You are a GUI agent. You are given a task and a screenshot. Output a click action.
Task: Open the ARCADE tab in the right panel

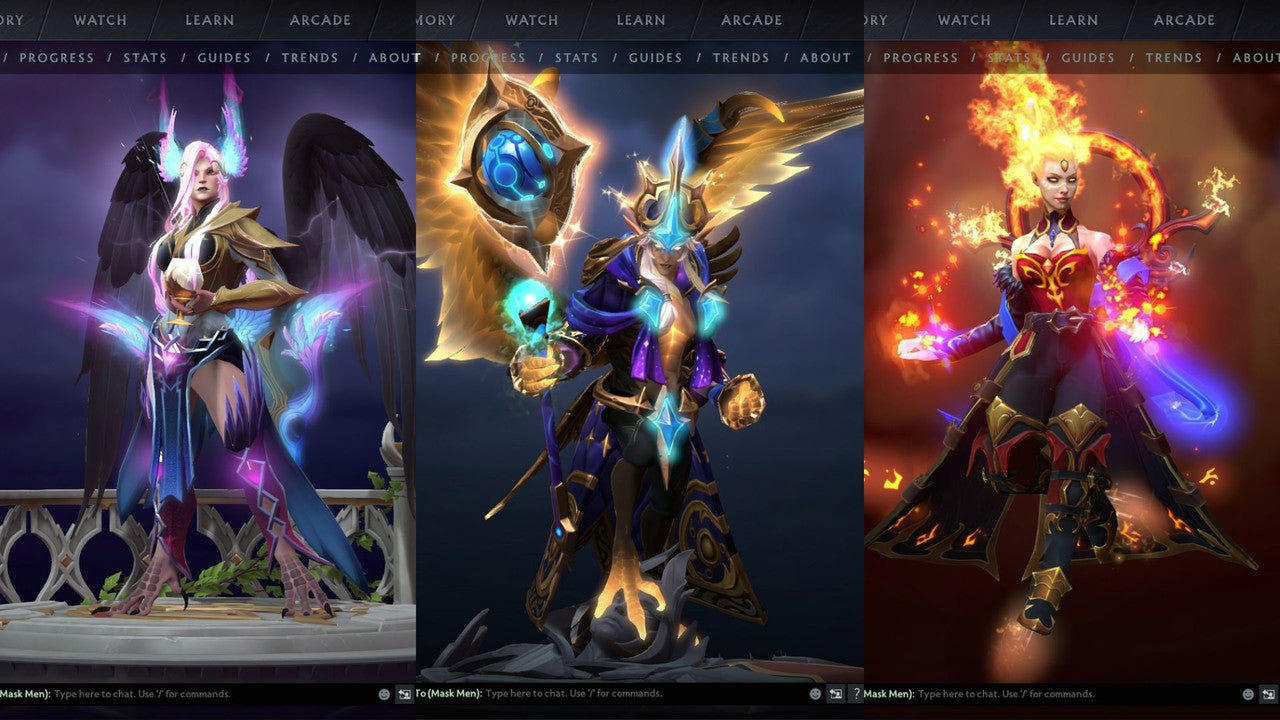click(1184, 20)
